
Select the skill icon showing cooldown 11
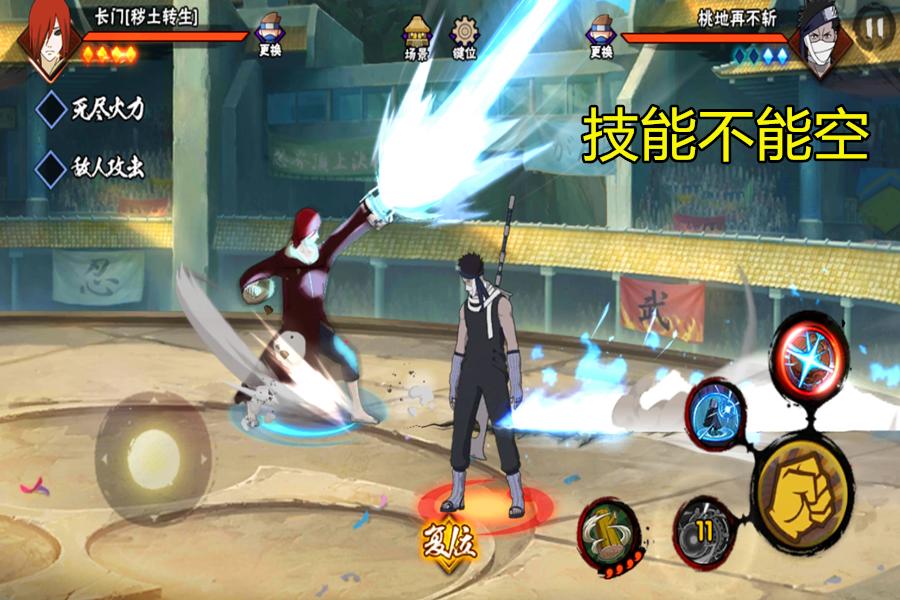click(705, 530)
